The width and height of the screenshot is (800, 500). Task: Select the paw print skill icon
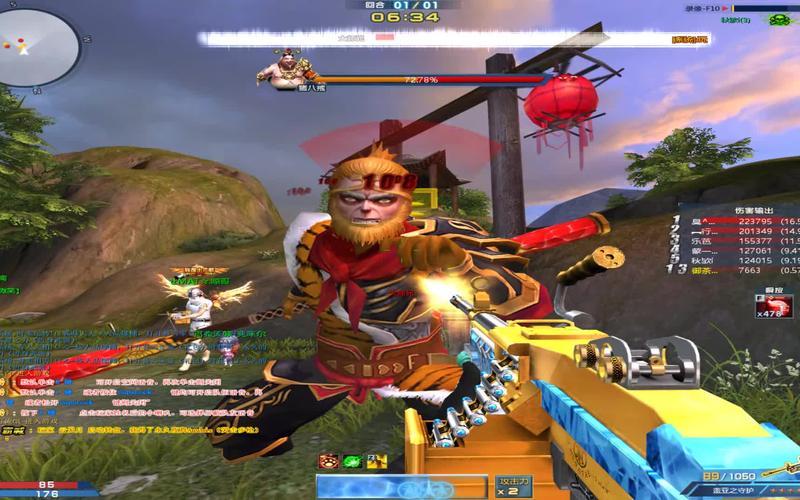[327, 461]
